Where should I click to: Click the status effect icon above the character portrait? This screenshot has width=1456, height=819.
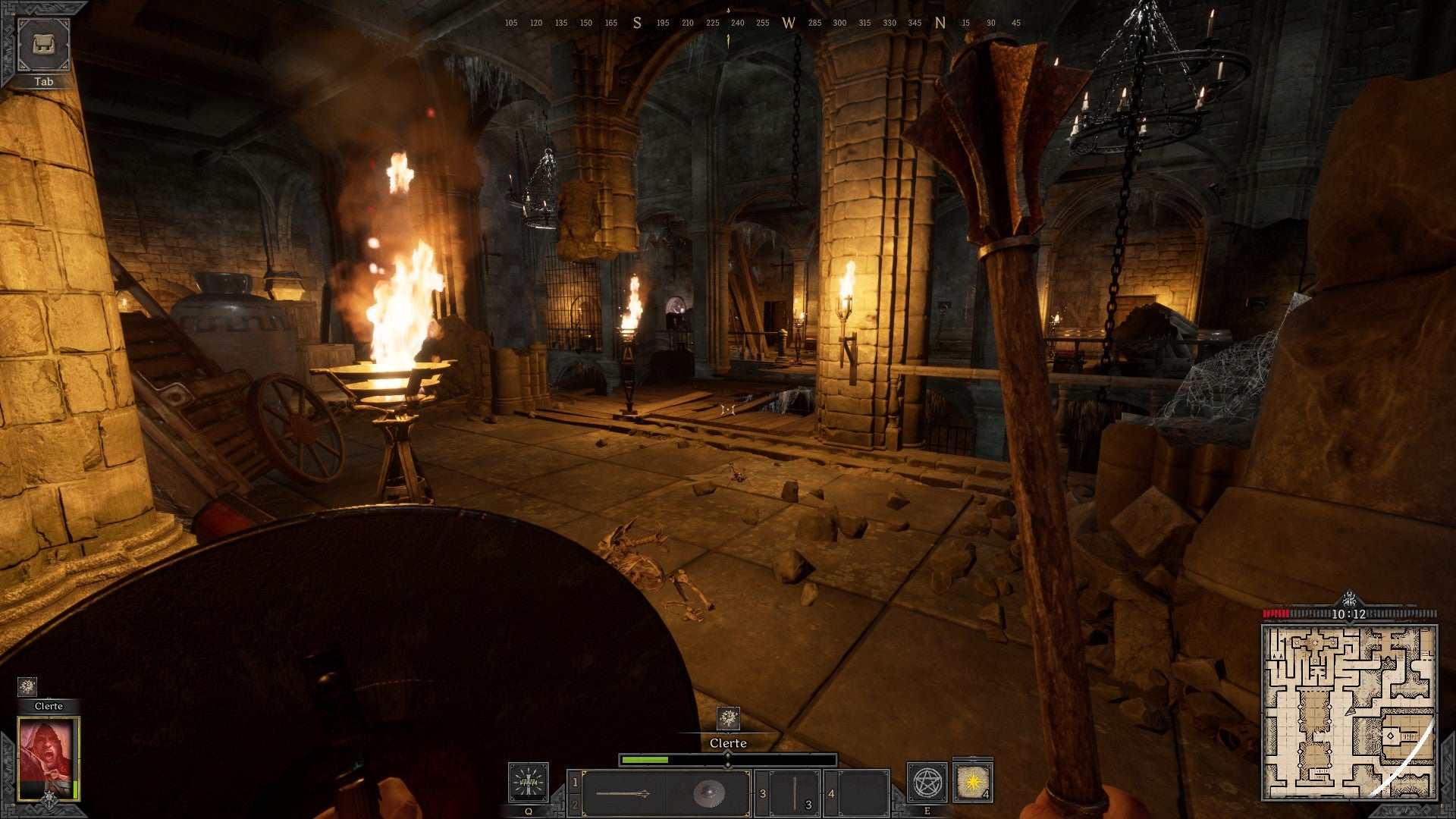29,687
